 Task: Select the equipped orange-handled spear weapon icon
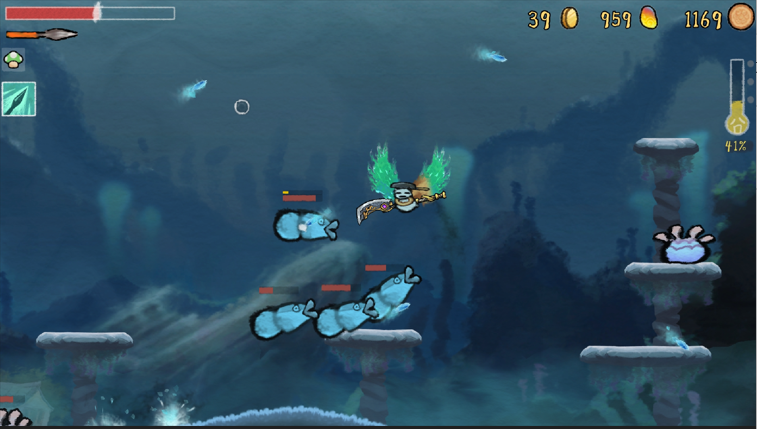click(41, 35)
